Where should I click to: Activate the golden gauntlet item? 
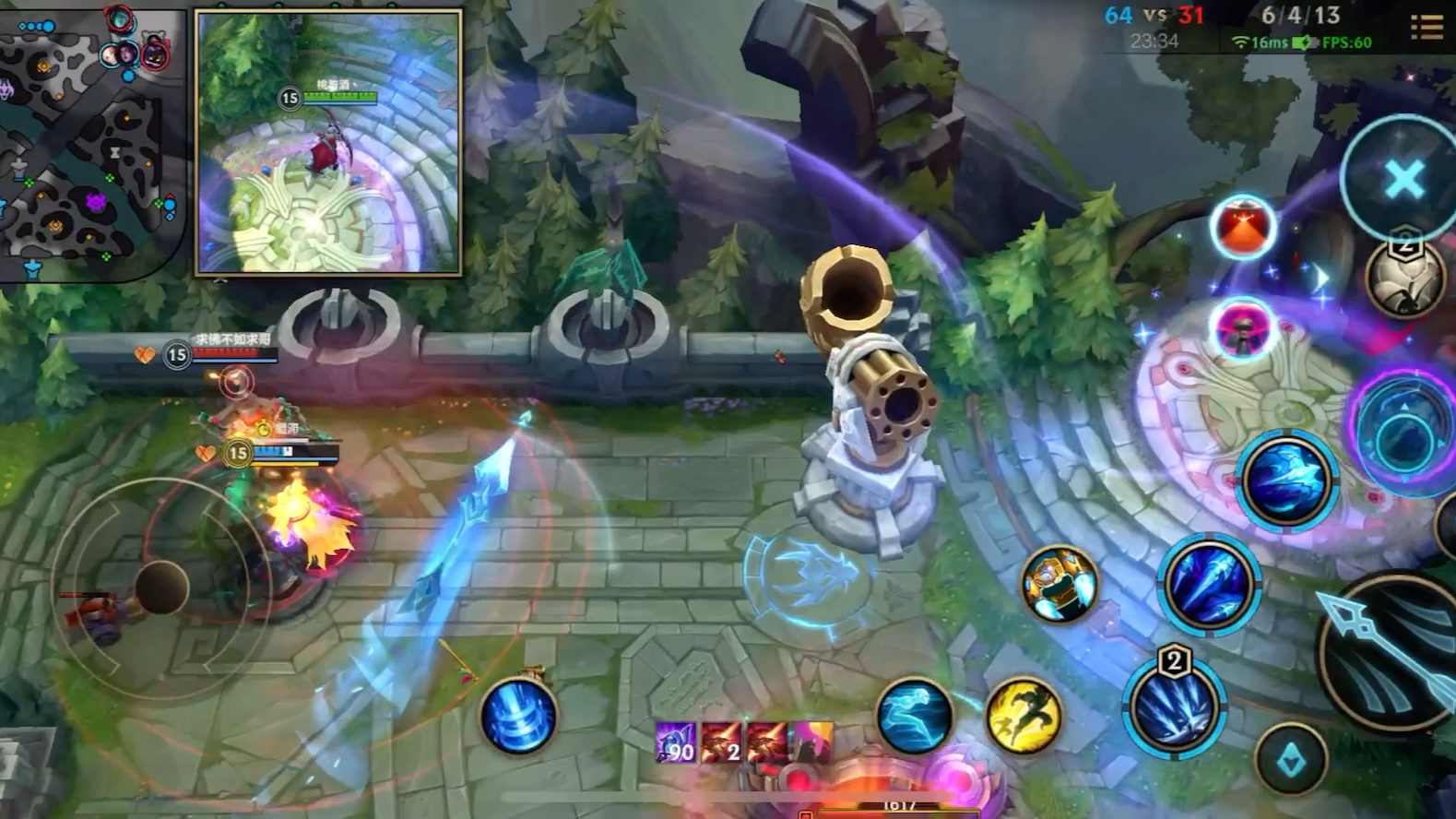[1059, 583]
